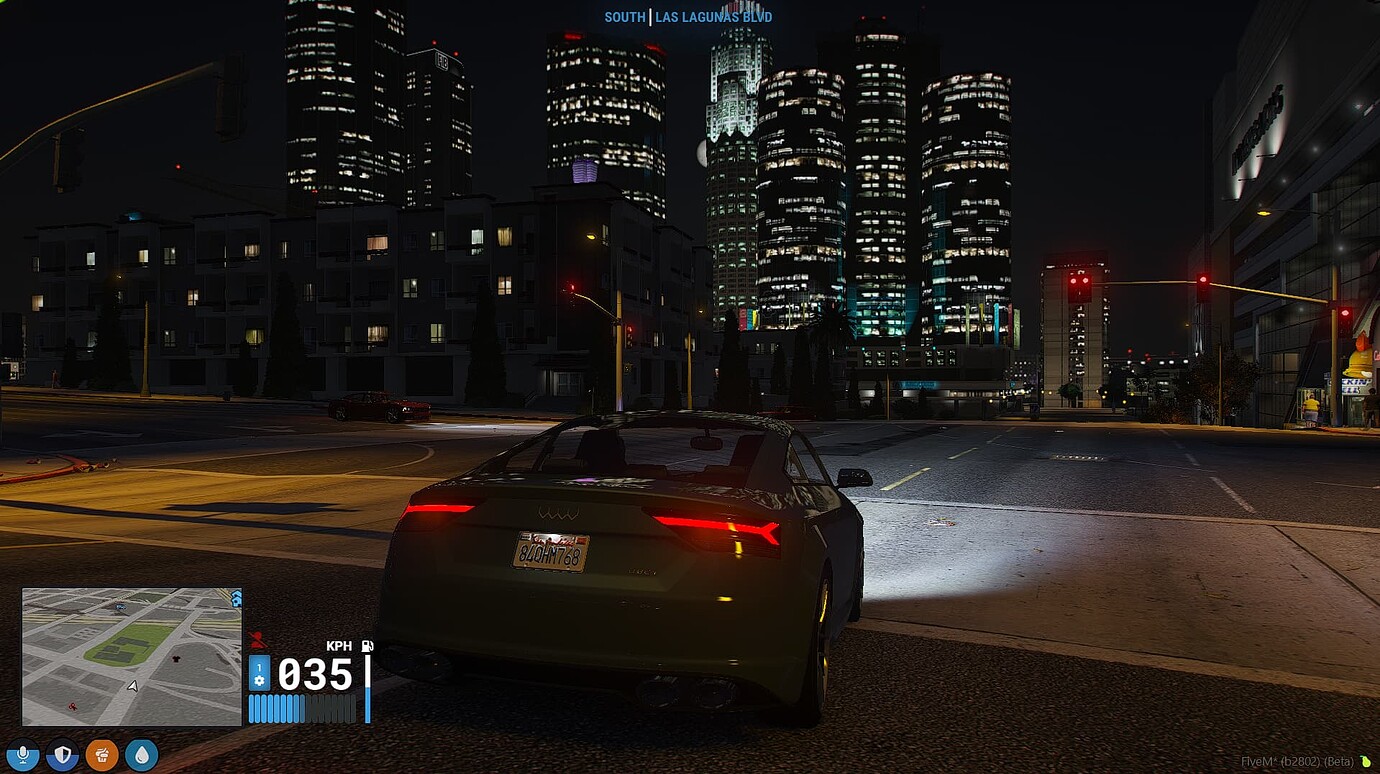Click the fuel pump icon above the gauge
The height and width of the screenshot is (774, 1380).
[x=367, y=646]
